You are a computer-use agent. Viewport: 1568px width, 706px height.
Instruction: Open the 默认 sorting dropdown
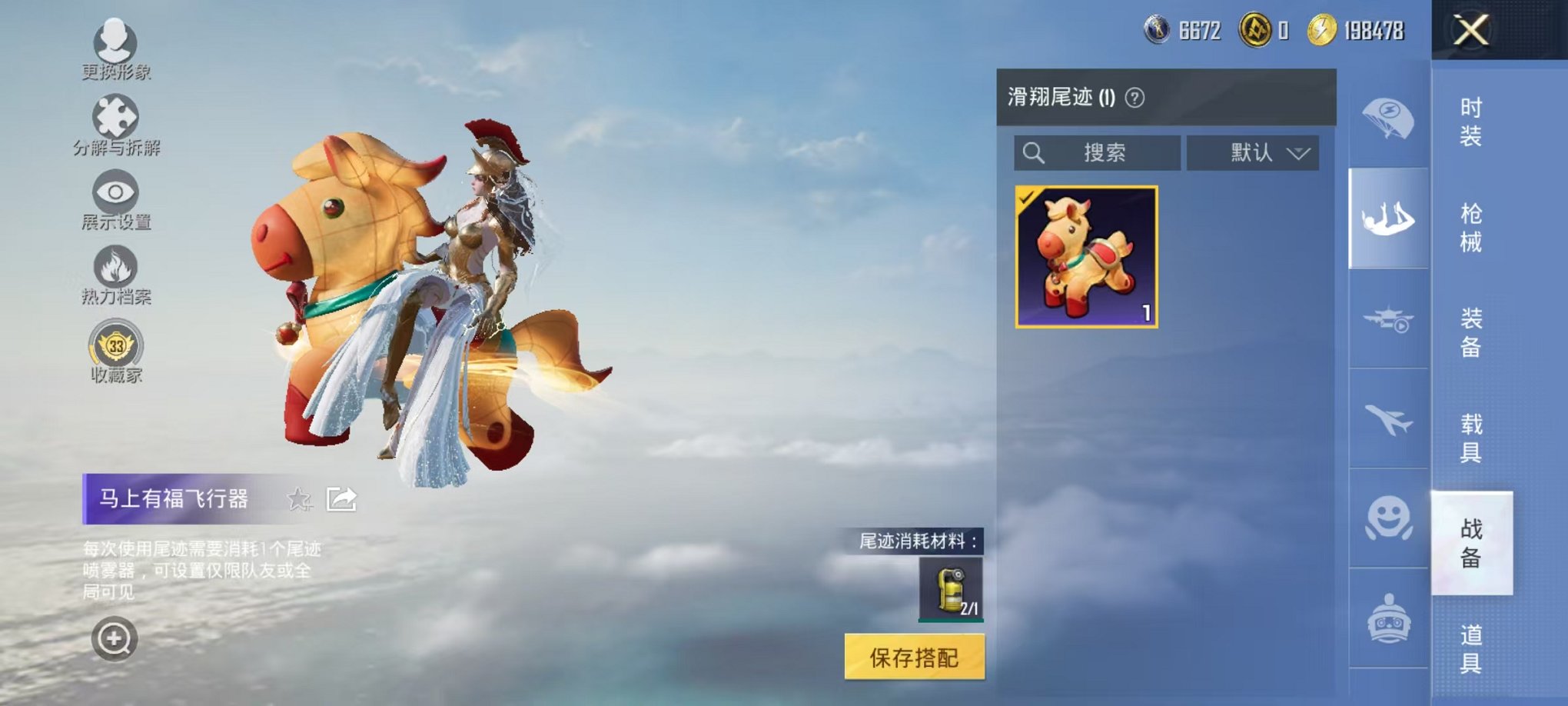pyautogui.click(x=1253, y=152)
